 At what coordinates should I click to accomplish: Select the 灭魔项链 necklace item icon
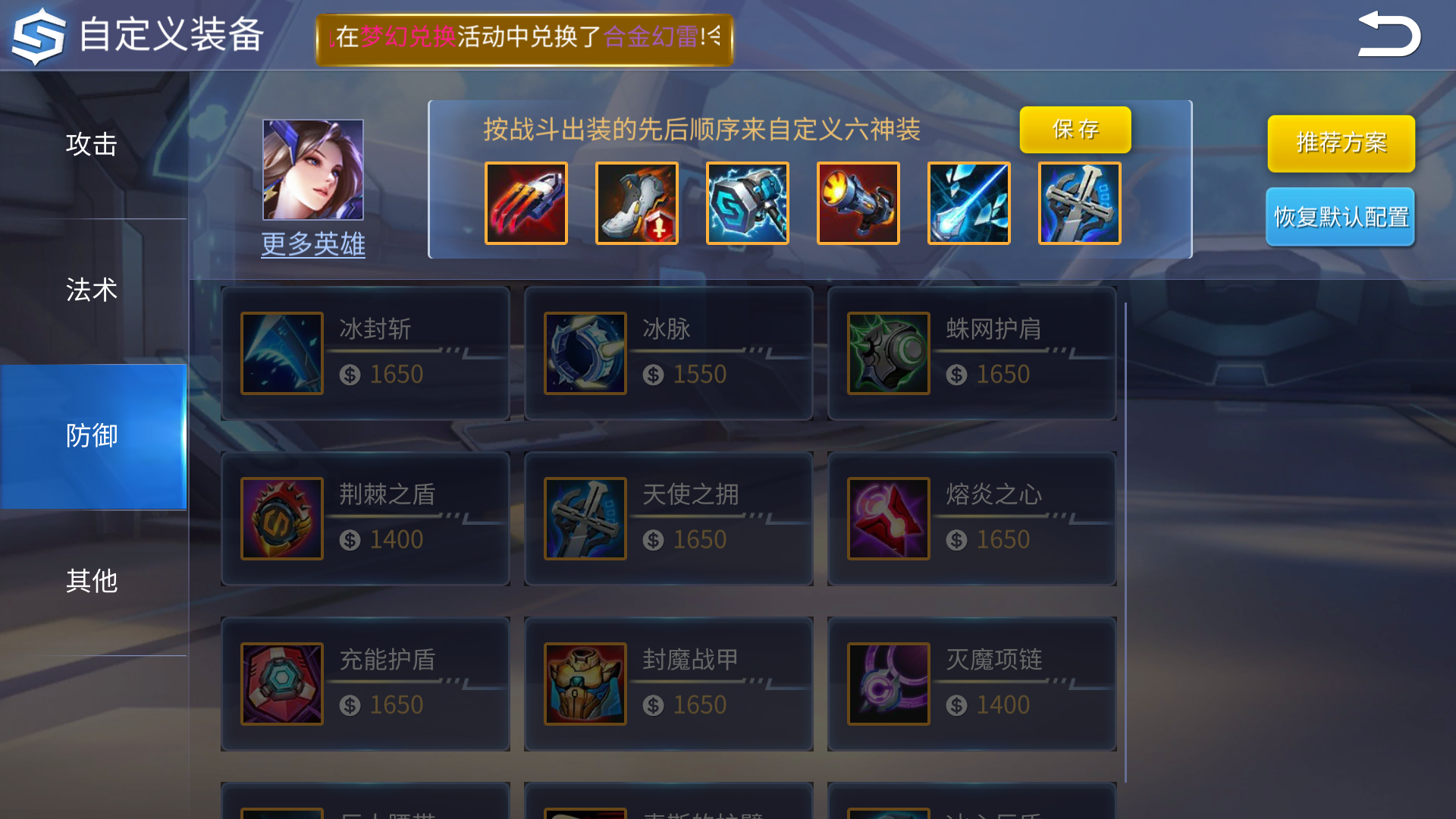[888, 683]
